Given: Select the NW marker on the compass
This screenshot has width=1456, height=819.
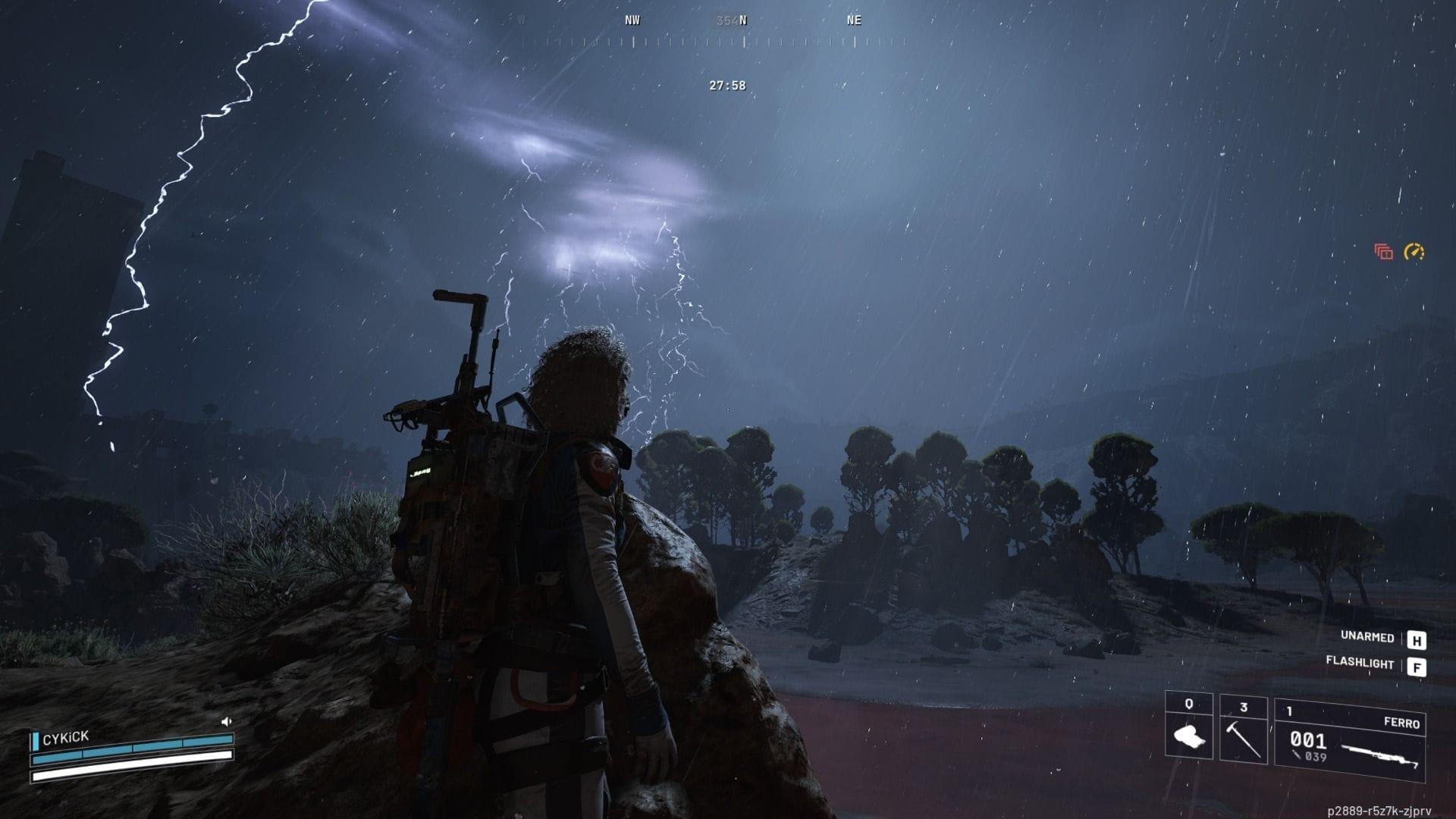Looking at the screenshot, I should [632, 20].
